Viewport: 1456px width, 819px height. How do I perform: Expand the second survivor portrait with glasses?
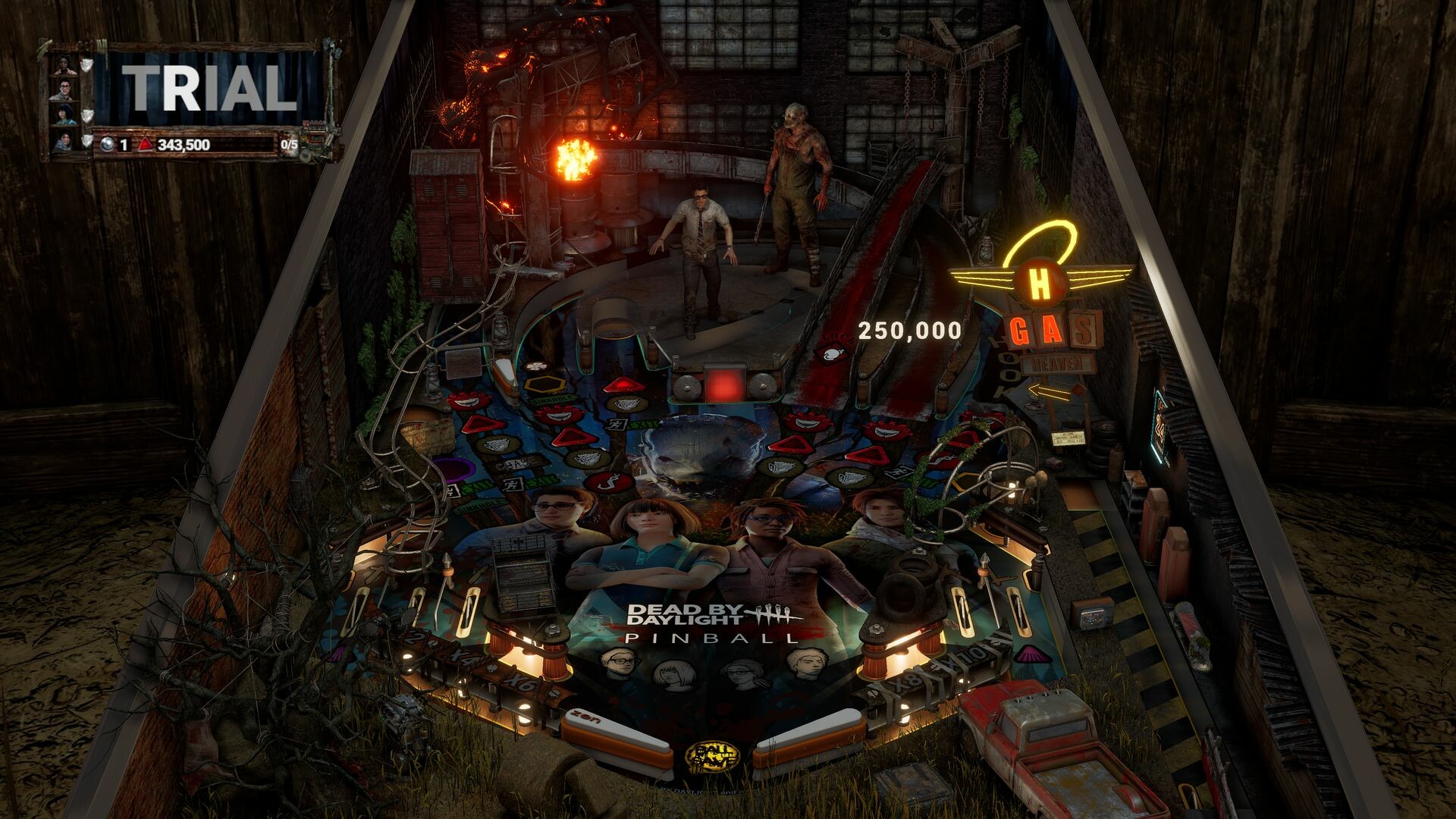click(x=65, y=89)
